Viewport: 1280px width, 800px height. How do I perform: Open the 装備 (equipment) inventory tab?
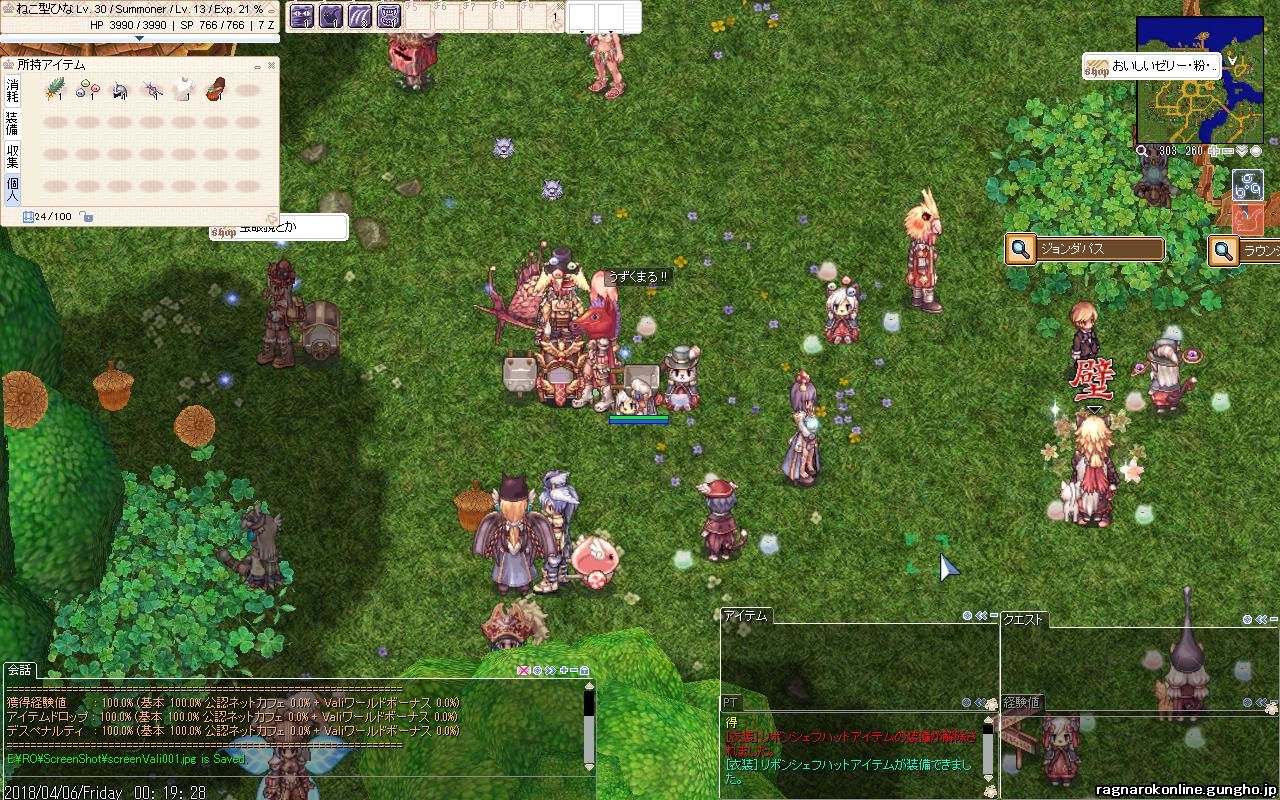pos(13,123)
